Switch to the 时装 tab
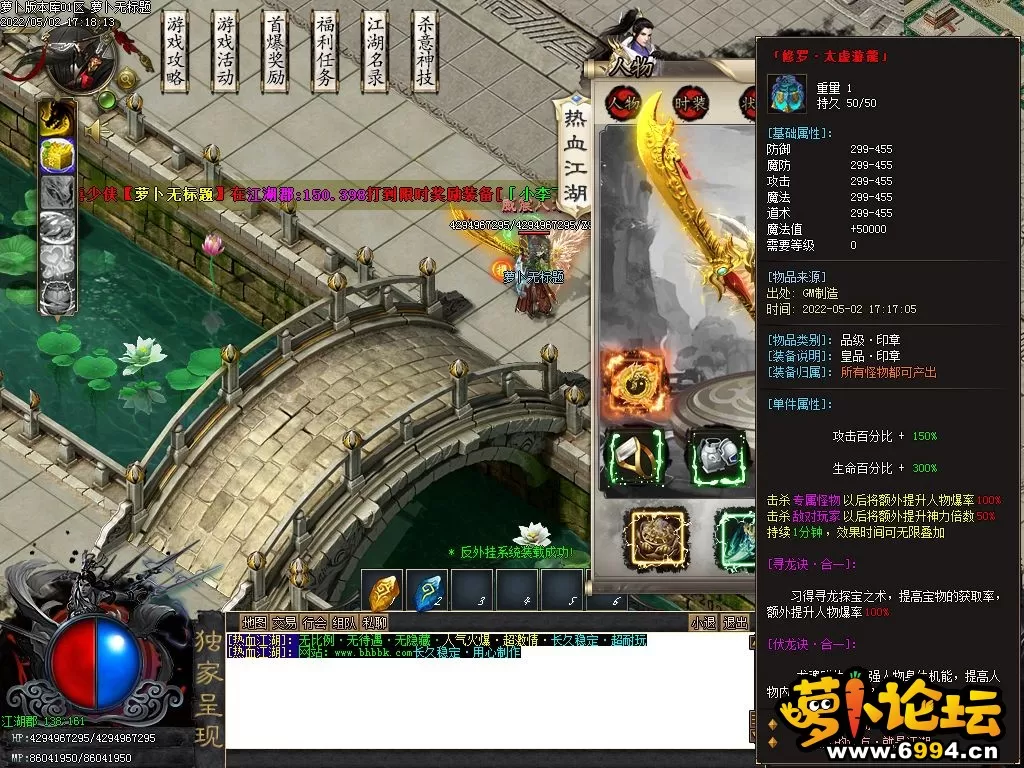The image size is (1024, 768). coord(690,103)
